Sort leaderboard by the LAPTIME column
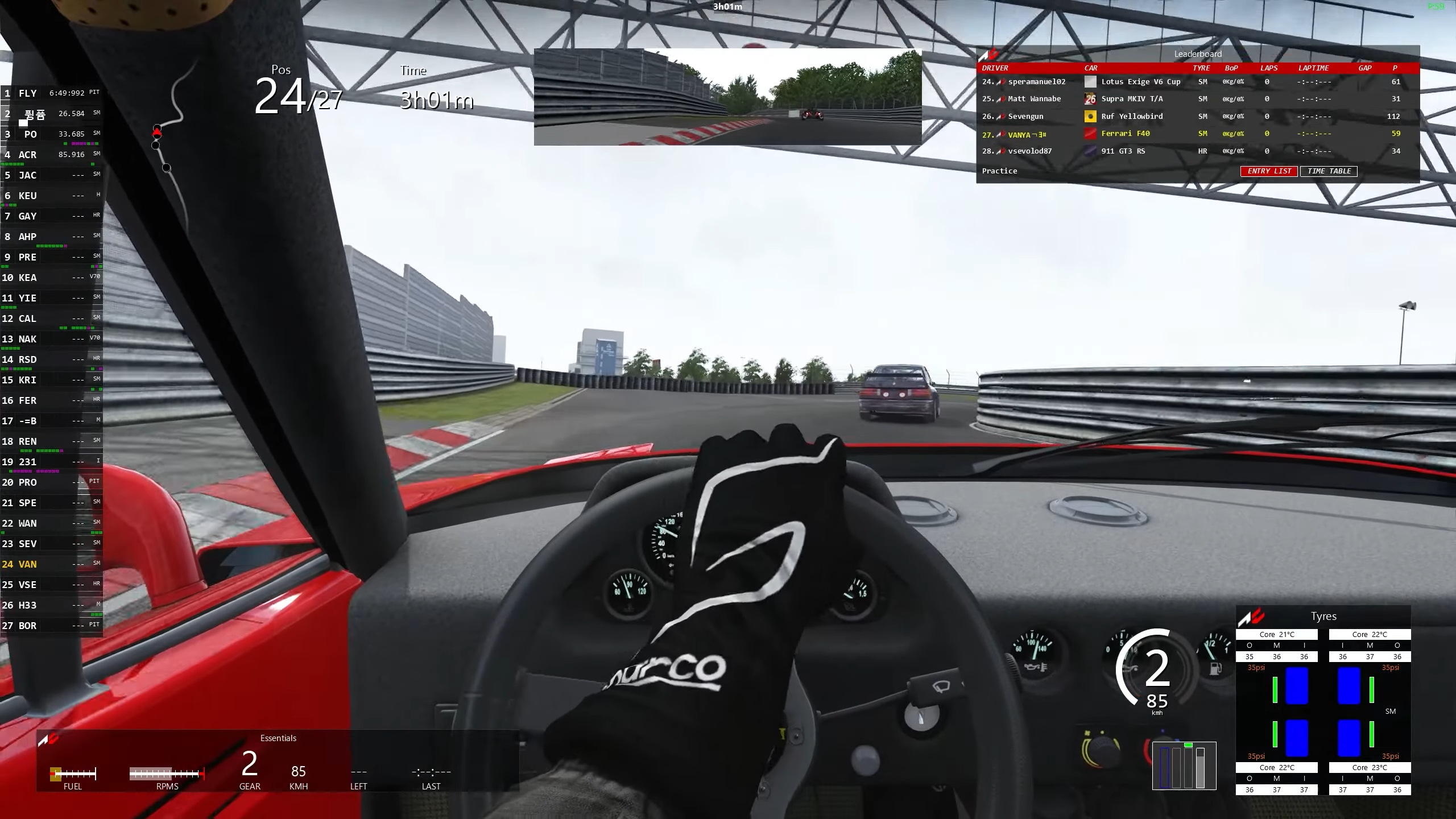Screen dimensions: 1456x819 point(1313,68)
